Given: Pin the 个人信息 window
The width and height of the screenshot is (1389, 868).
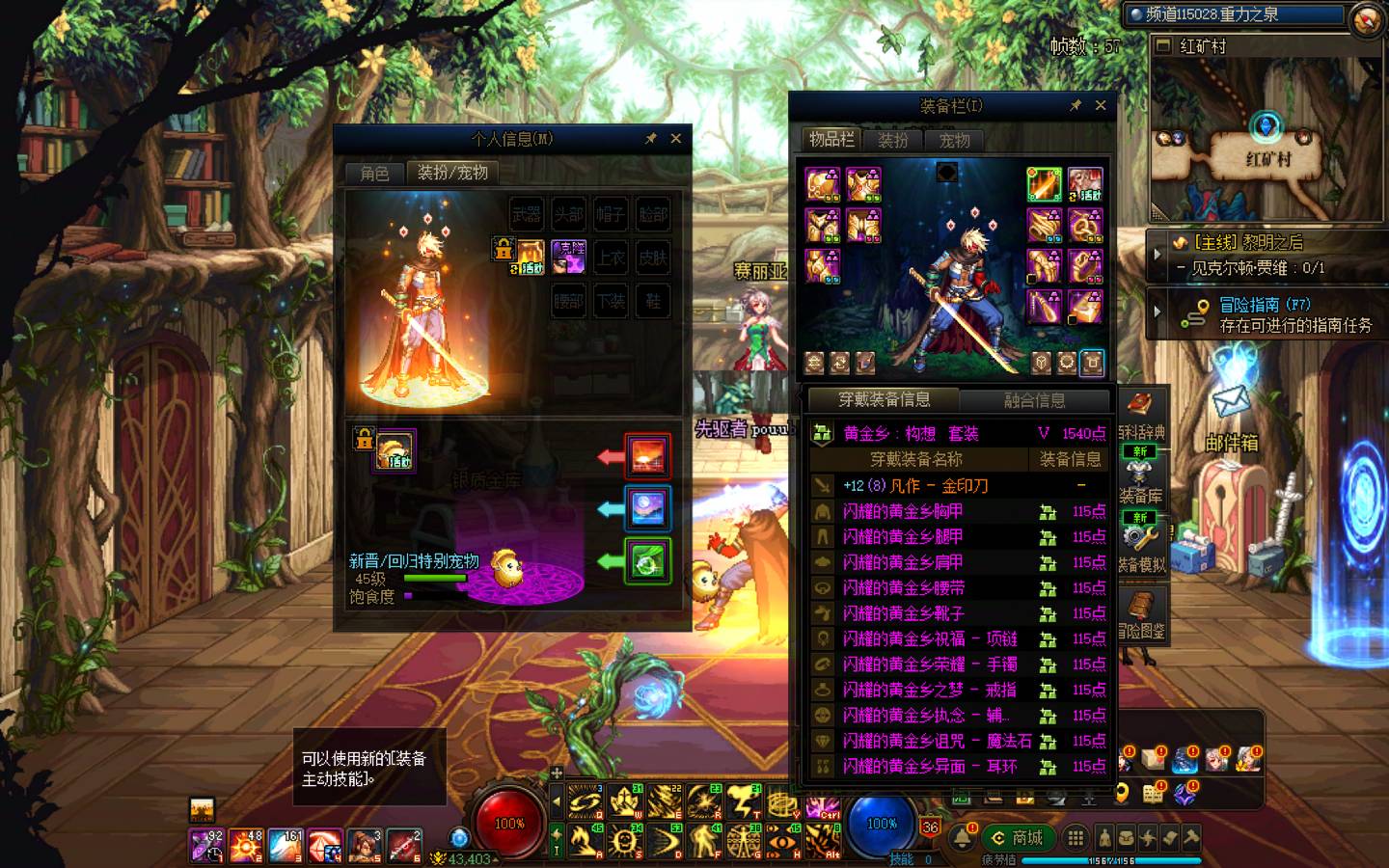Looking at the screenshot, I should pyautogui.click(x=651, y=139).
